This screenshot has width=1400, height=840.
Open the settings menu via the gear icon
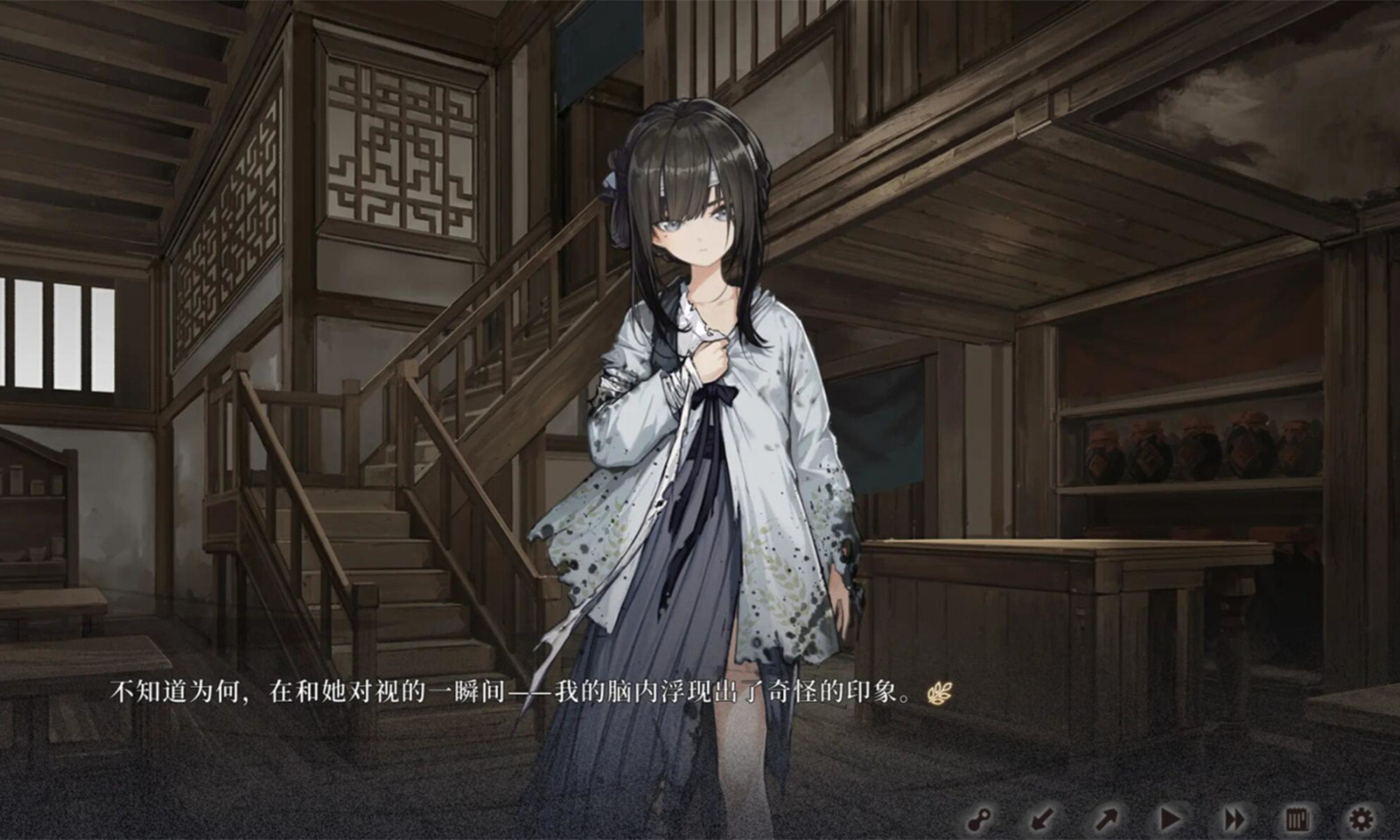pyautogui.click(x=1360, y=818)
